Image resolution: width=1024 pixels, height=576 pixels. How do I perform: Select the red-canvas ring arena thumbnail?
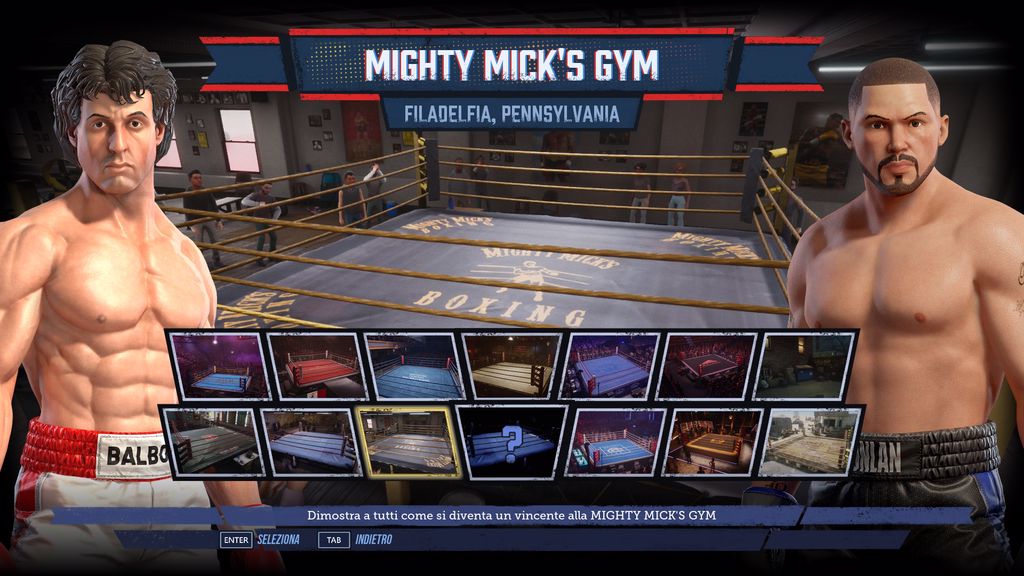[x=316, y=366]
